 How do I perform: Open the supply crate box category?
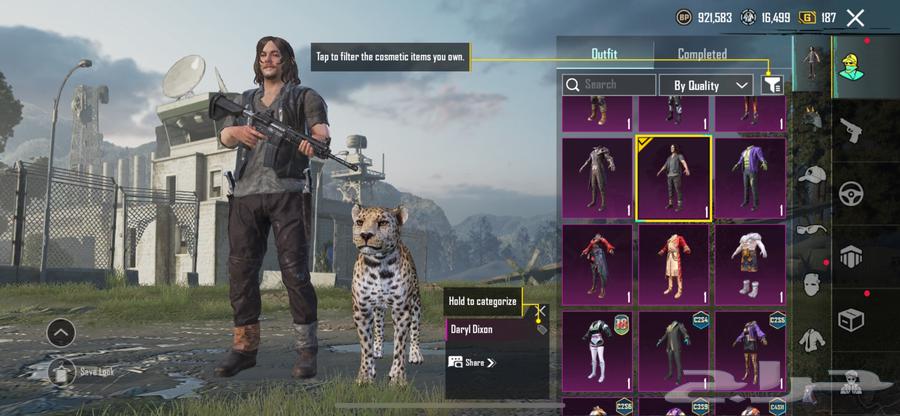(x=851, y=318)
